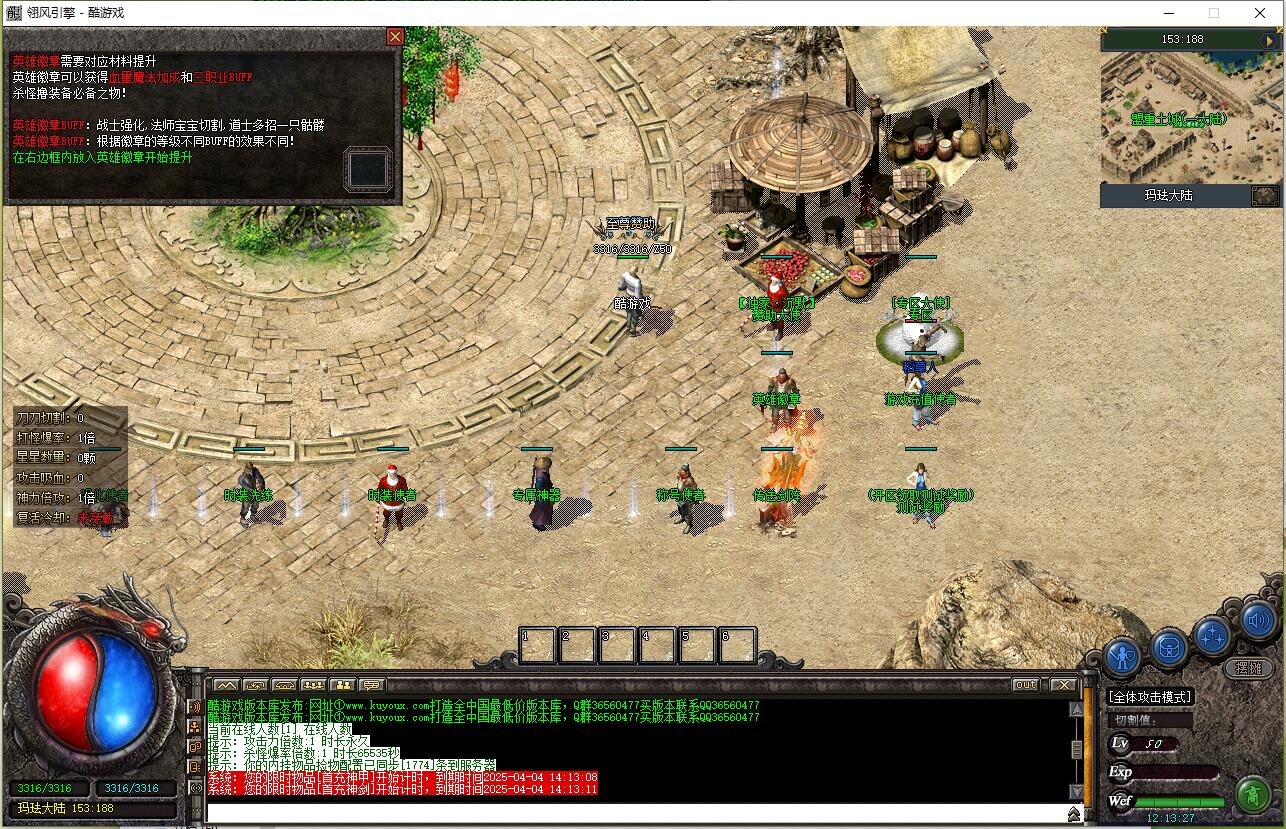Click the chat log scrollbar
1286x829 pixels.
(x=1076, y=748)
